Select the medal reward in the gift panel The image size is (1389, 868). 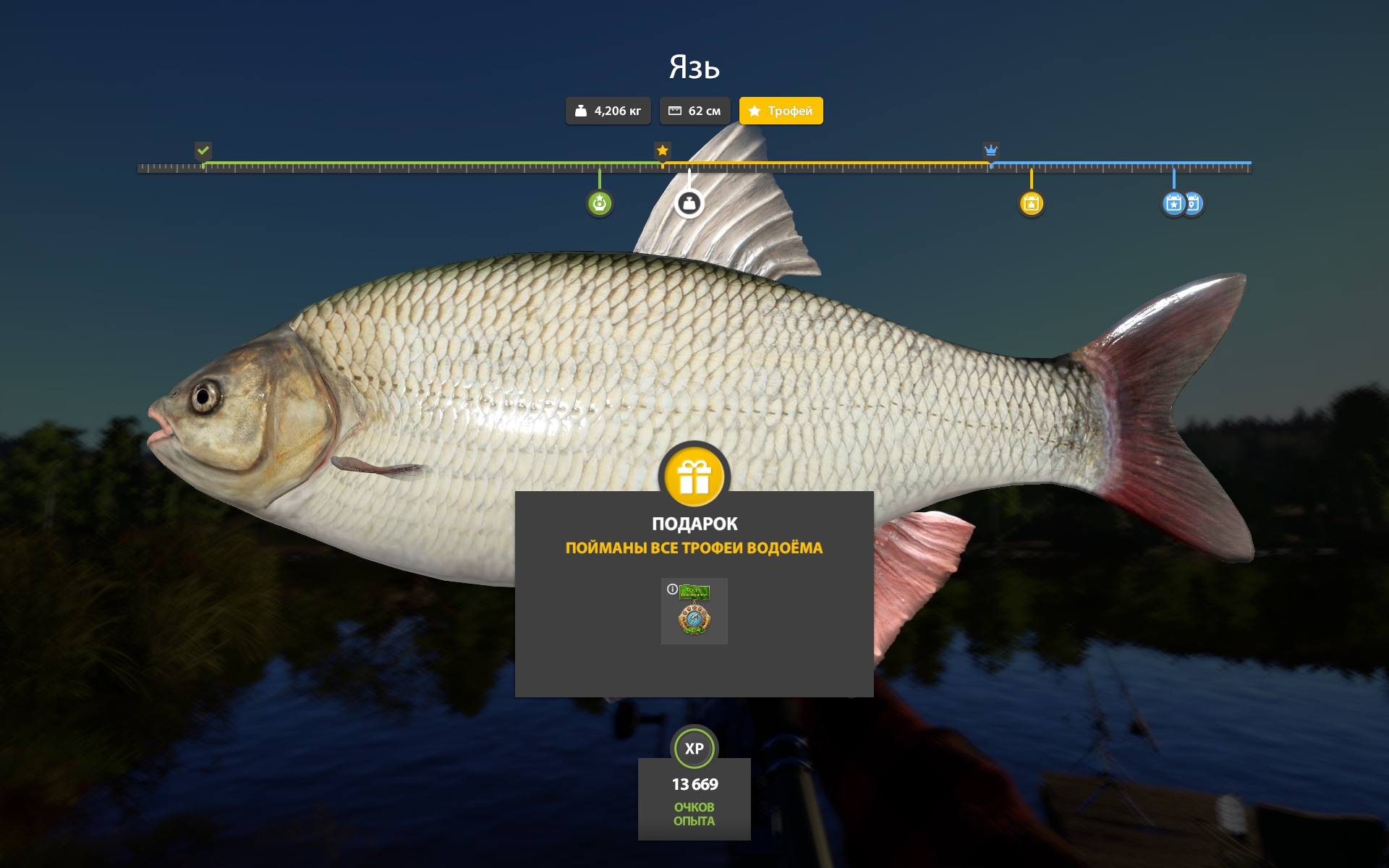click(694, 612)
